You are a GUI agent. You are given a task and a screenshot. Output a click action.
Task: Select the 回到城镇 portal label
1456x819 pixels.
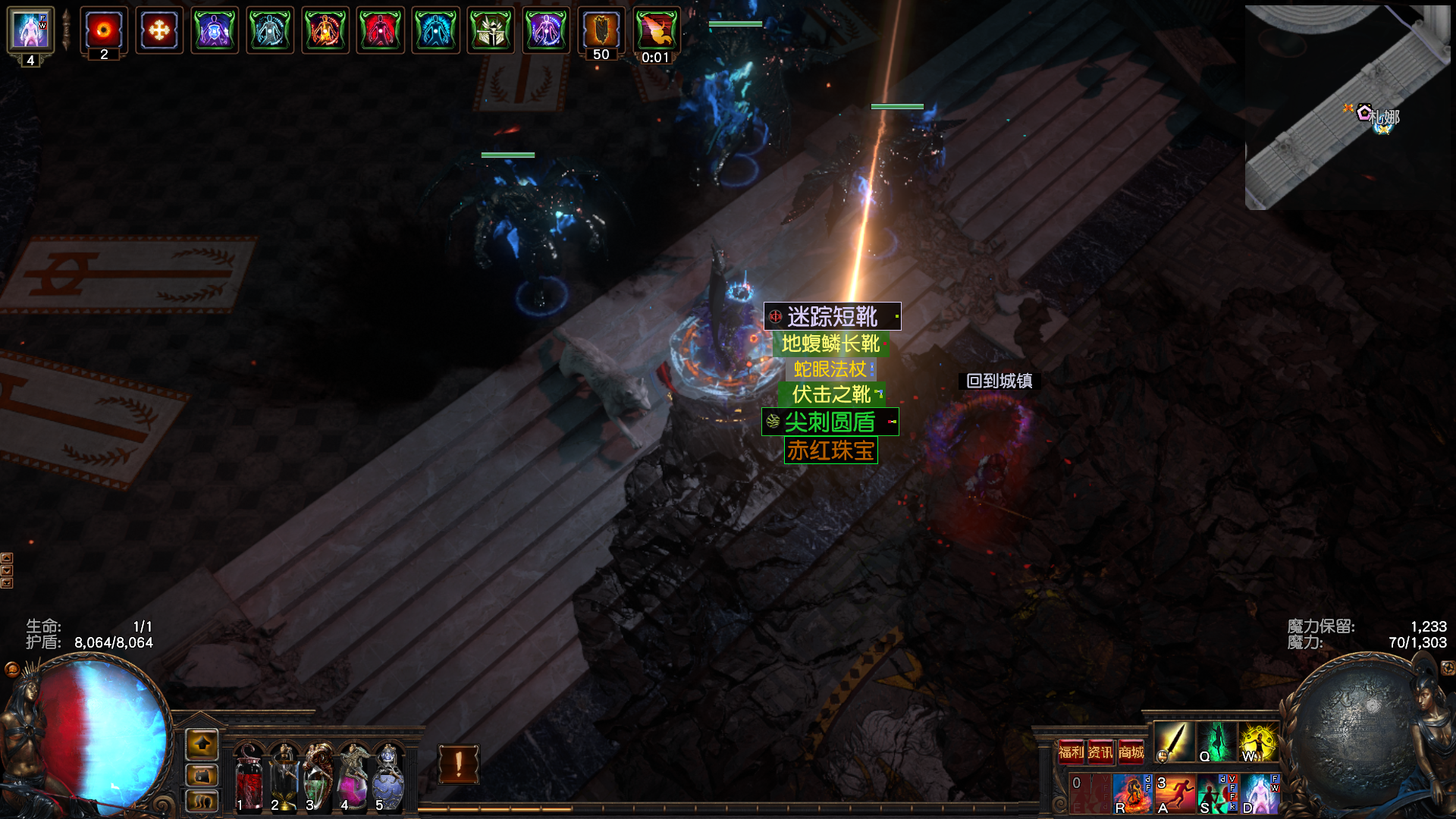tap(999, 381)
